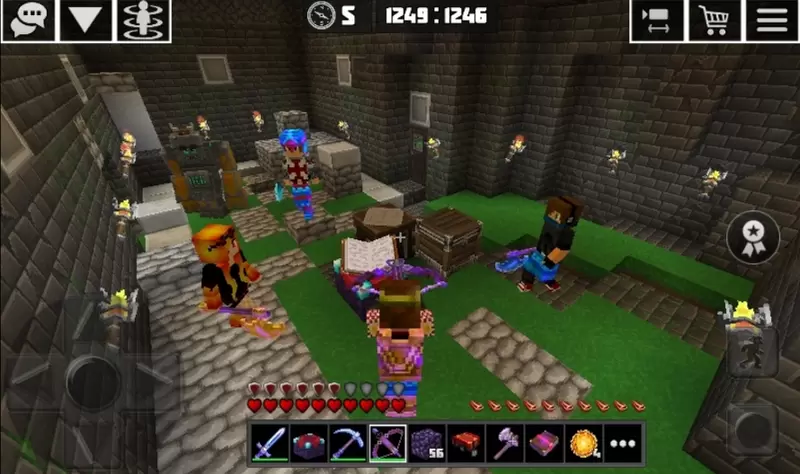Toggle the camera switch button
Viewport: 800px width, 474px height.
[657, 20]
